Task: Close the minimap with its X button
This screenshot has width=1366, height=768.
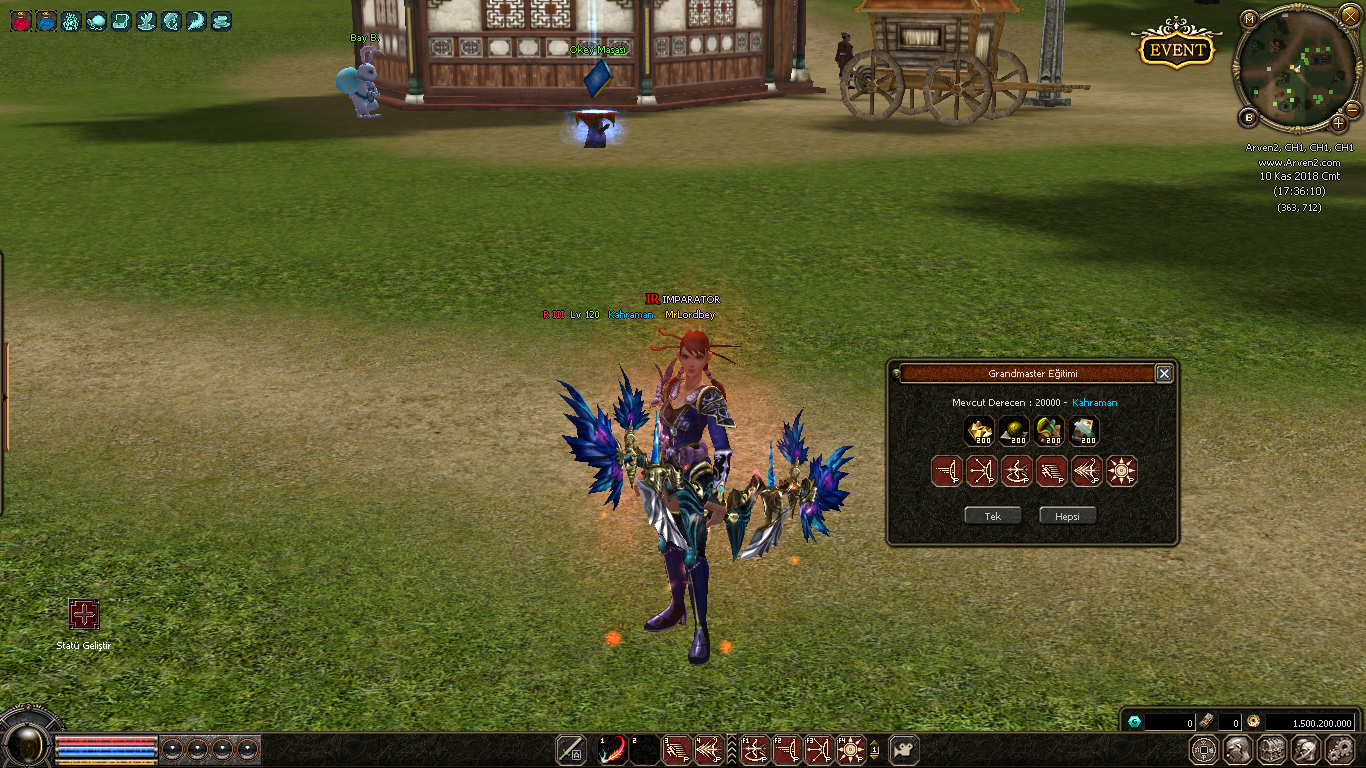Action: [1350, 17]
